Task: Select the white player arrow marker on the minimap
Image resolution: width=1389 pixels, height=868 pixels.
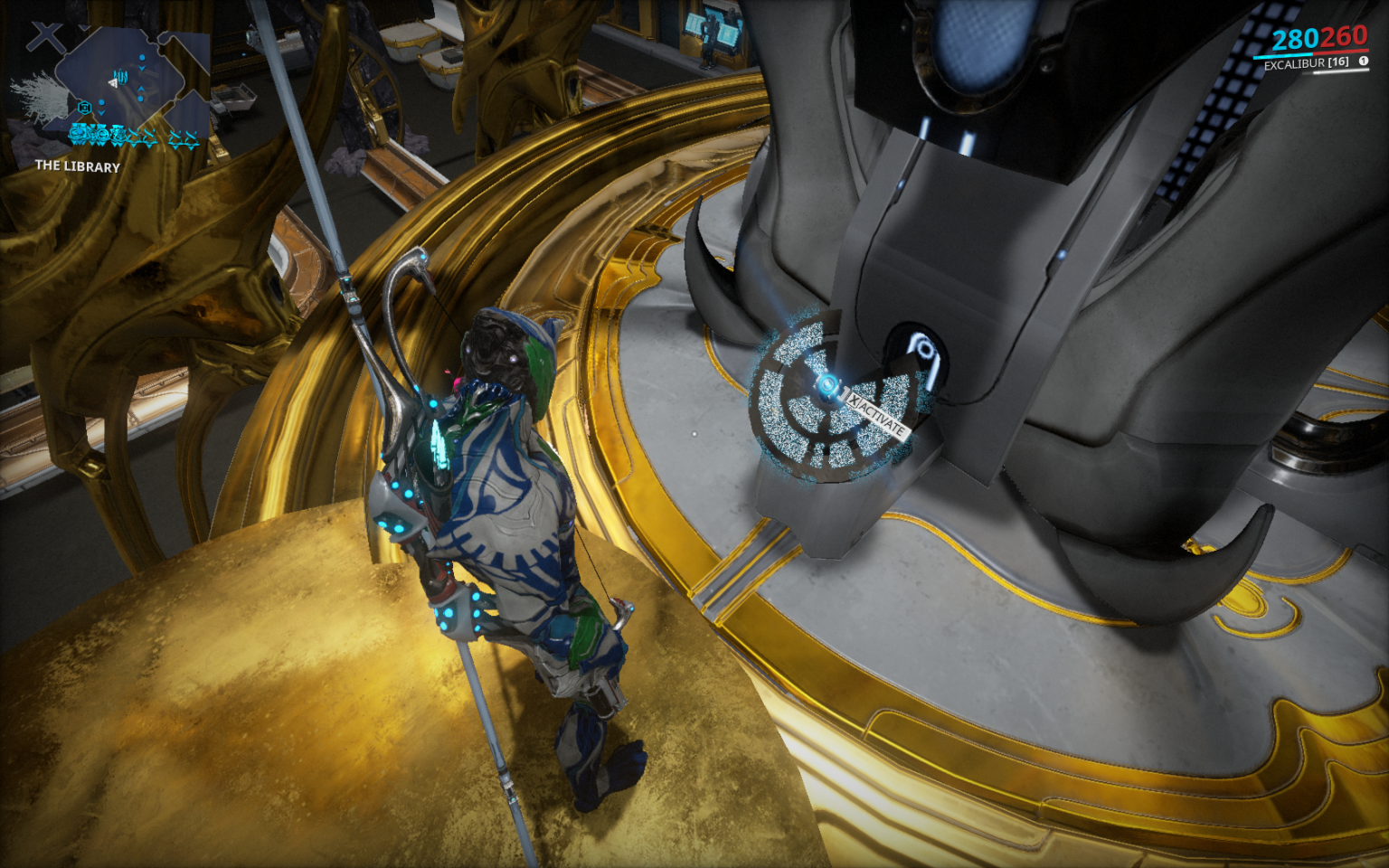Action: point(114,82)
